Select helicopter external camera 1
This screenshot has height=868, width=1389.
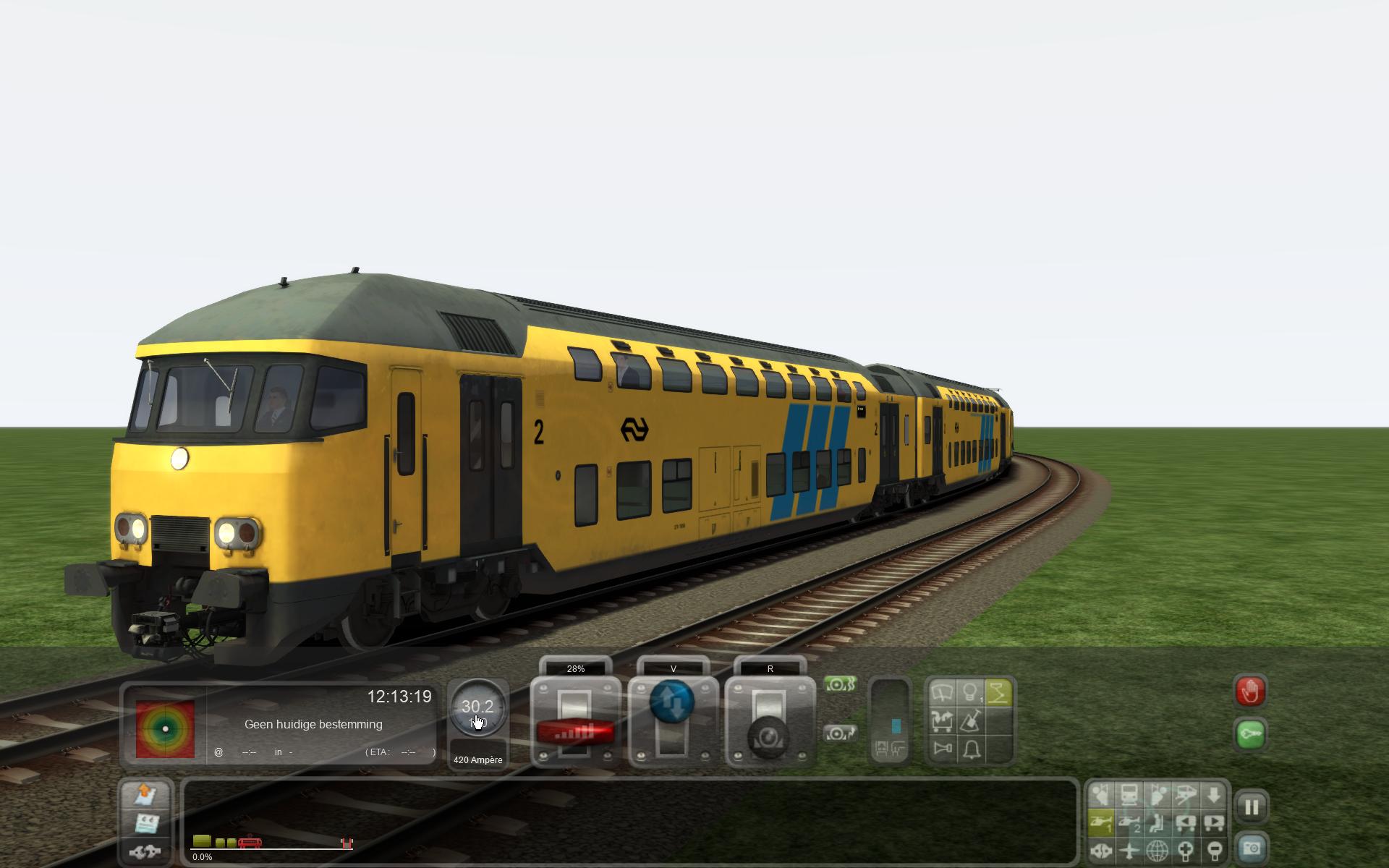1101,822
